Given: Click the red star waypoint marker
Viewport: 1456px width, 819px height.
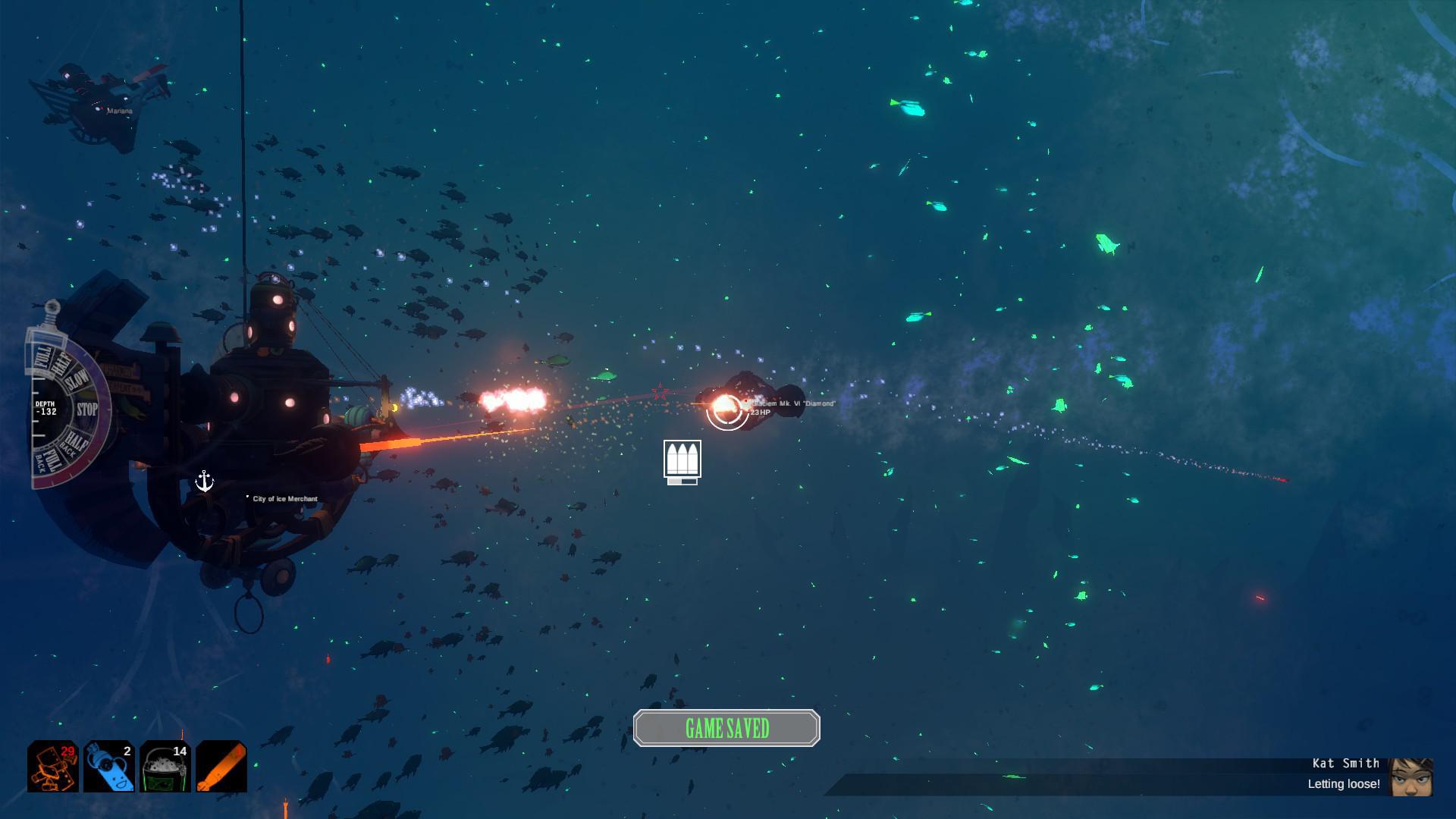Looking at the screenshot, I should point(659,391).
